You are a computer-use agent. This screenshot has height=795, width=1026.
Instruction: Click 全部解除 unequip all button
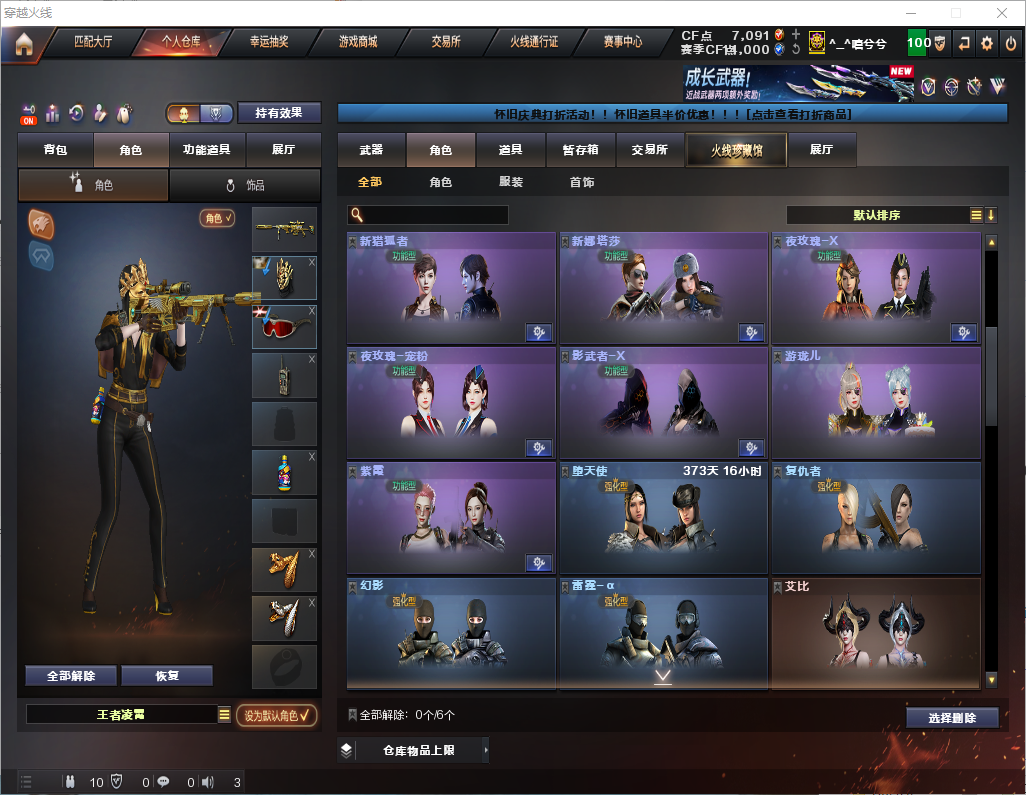71,676
